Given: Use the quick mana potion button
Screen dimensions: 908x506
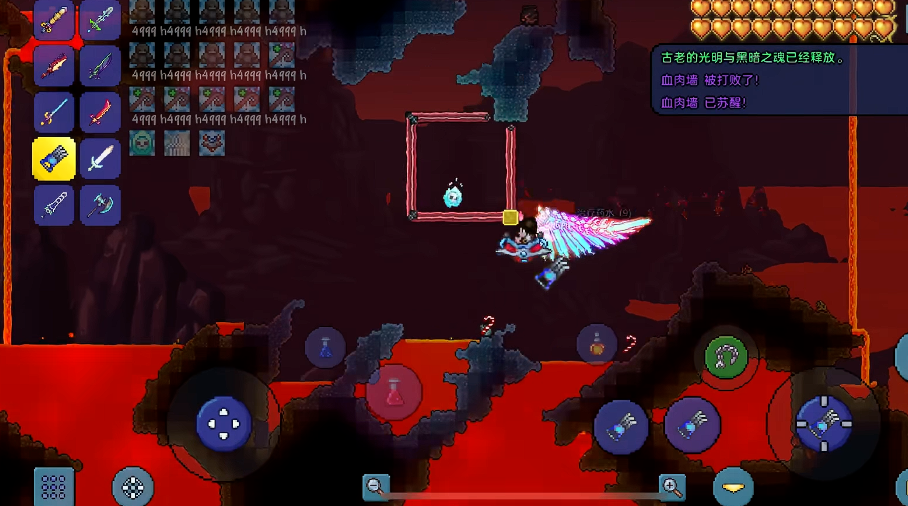Looking at the screenshot, I should 325,347.
